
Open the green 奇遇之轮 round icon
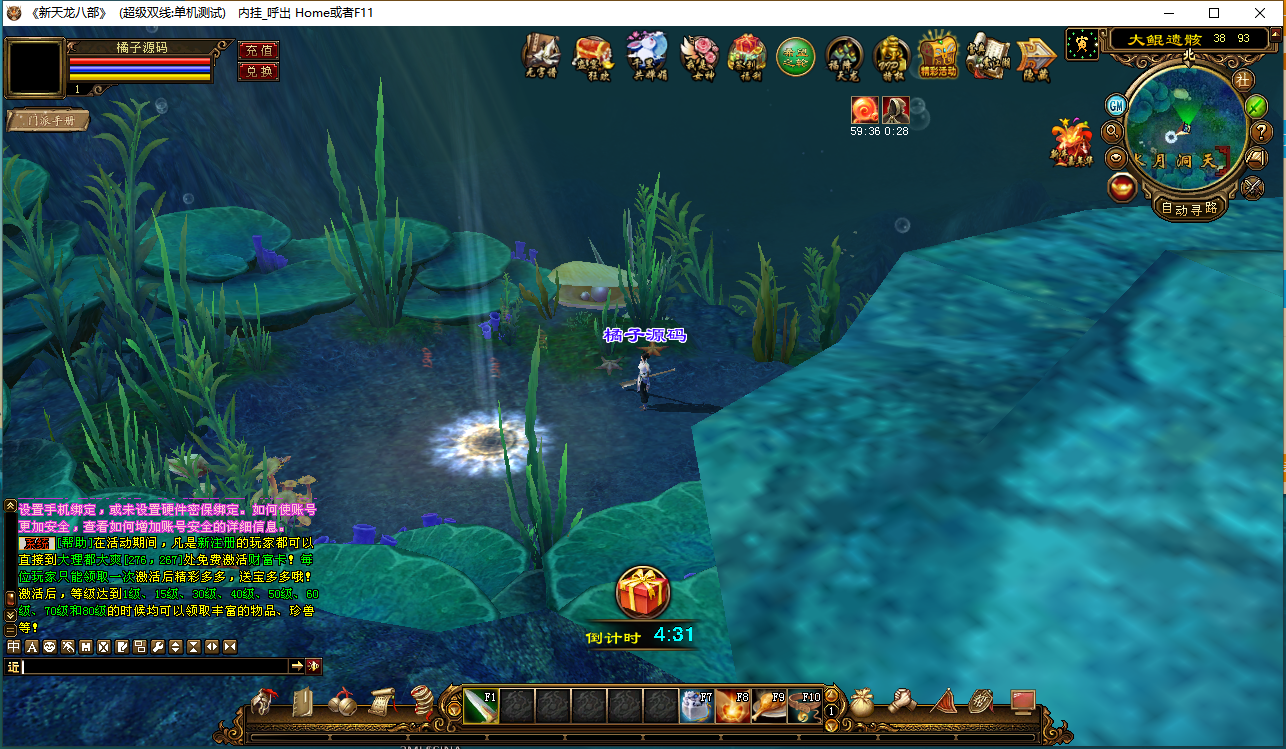point(795,56)
